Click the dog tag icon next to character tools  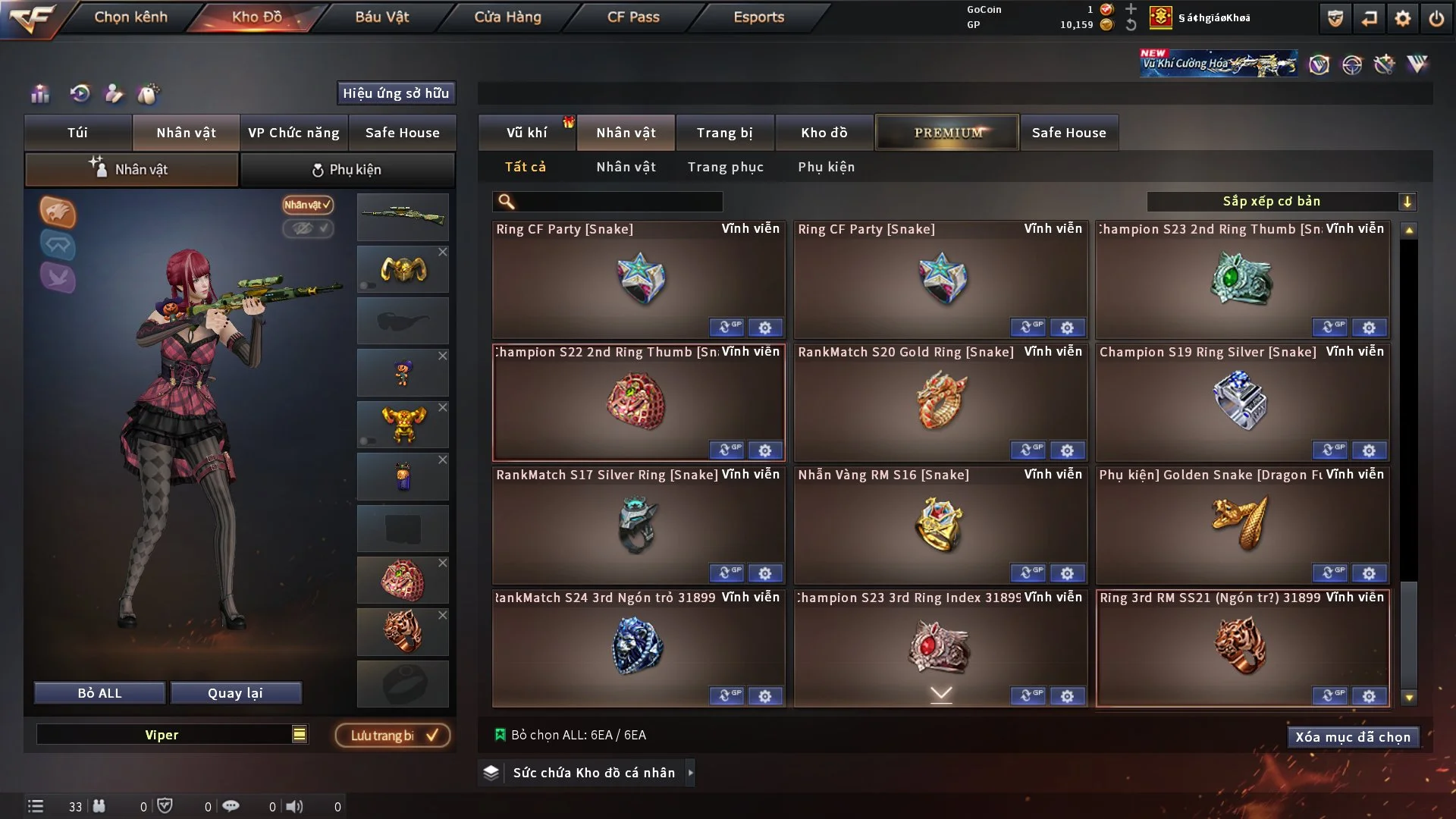149,93
